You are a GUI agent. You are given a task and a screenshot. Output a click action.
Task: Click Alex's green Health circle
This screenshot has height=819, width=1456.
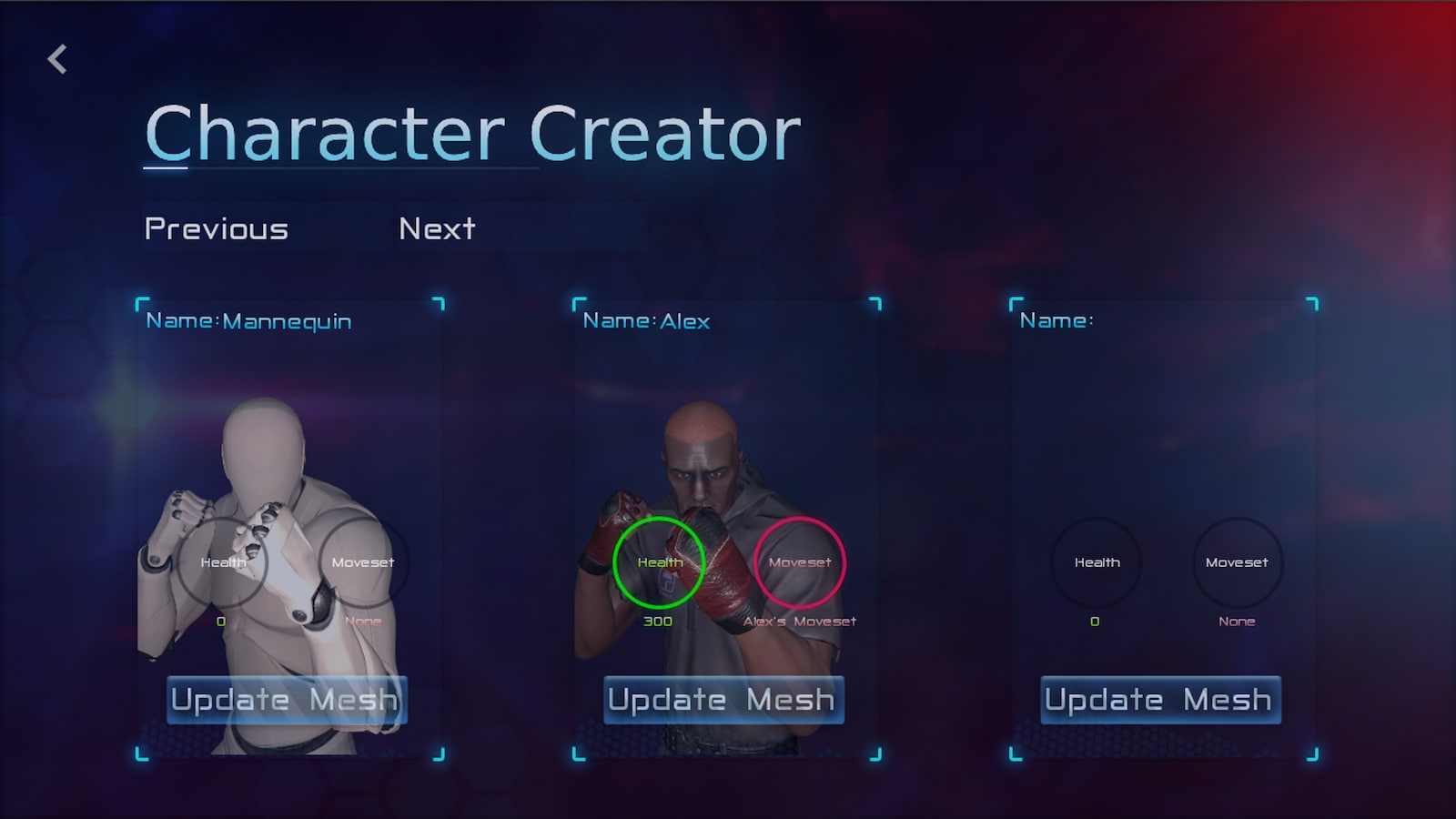(658, 562)
